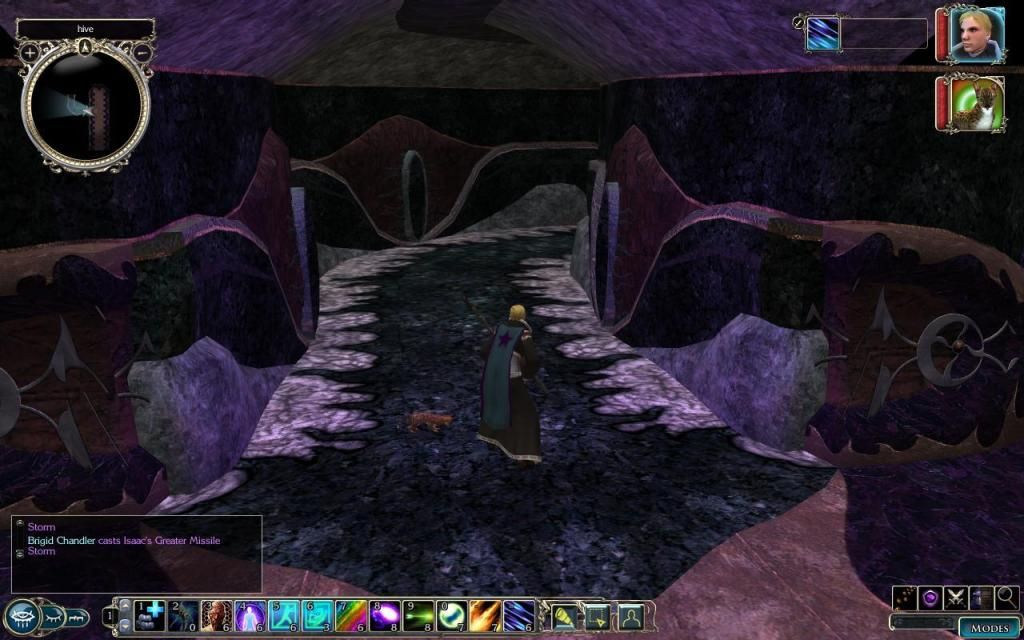The width and height of the screenshot is (1024, 640).
Task: Cast the rainbow prismatic spell in slot 7
Action: (351, 614)
